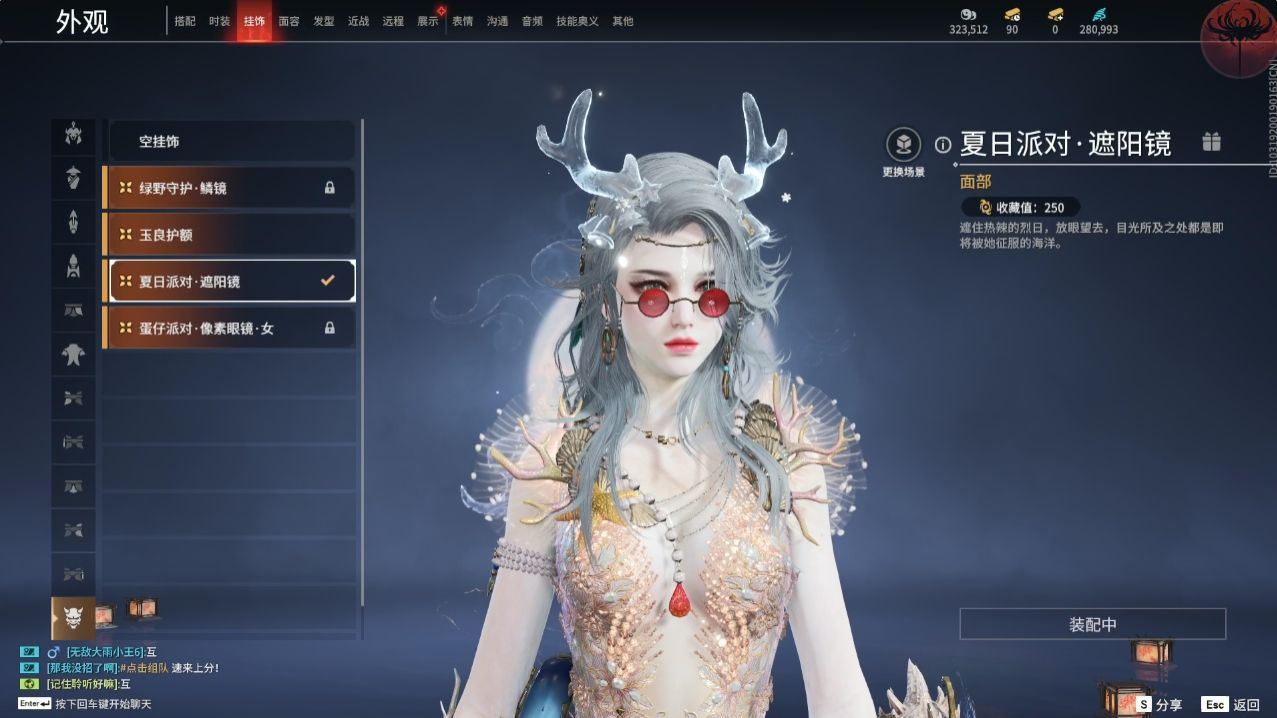This screenshot has height=718, width=1277.
Task: Open the 技能奥义 tab
Action: pos(577,21)
